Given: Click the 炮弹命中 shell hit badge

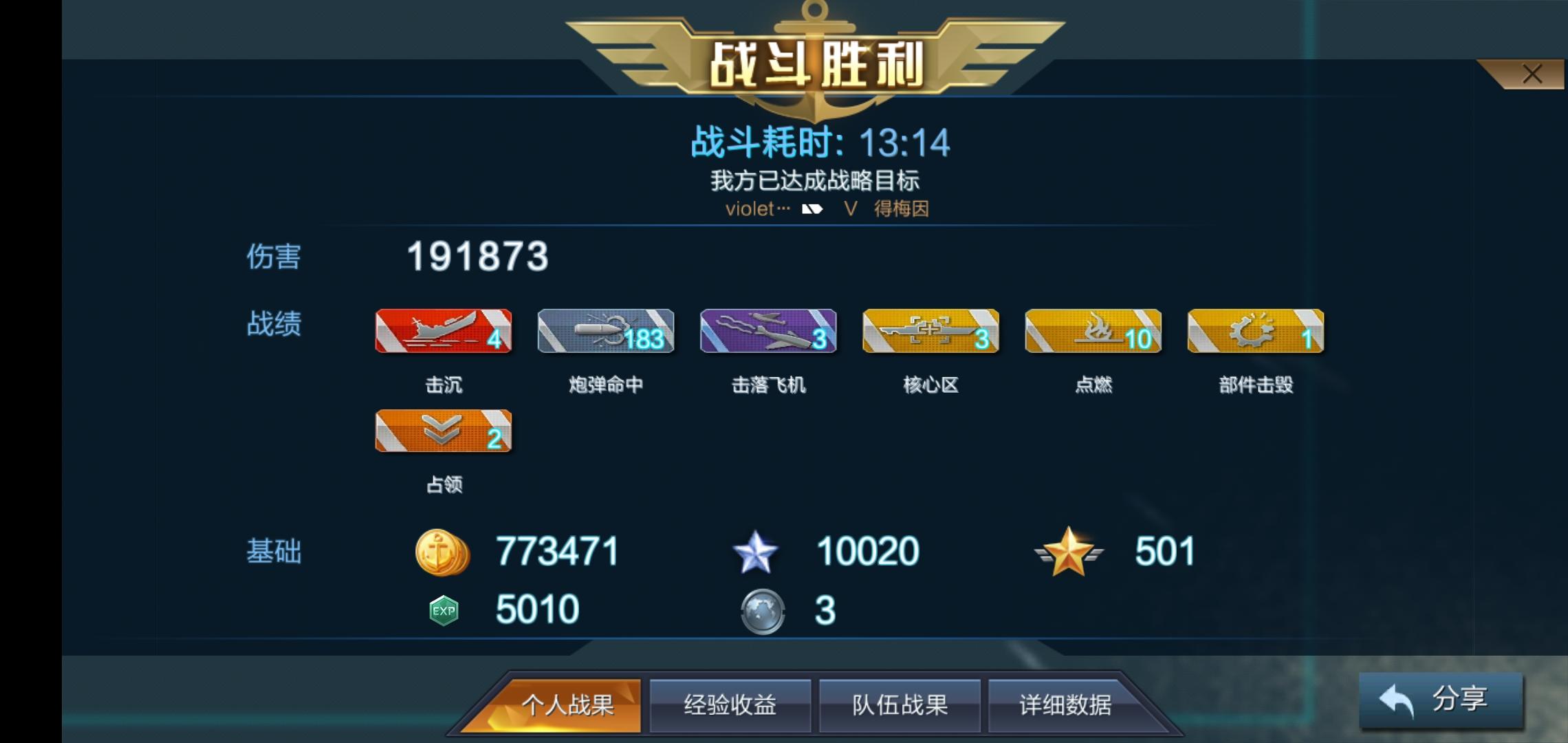Looking at the screenshot, I should (605, 332).
